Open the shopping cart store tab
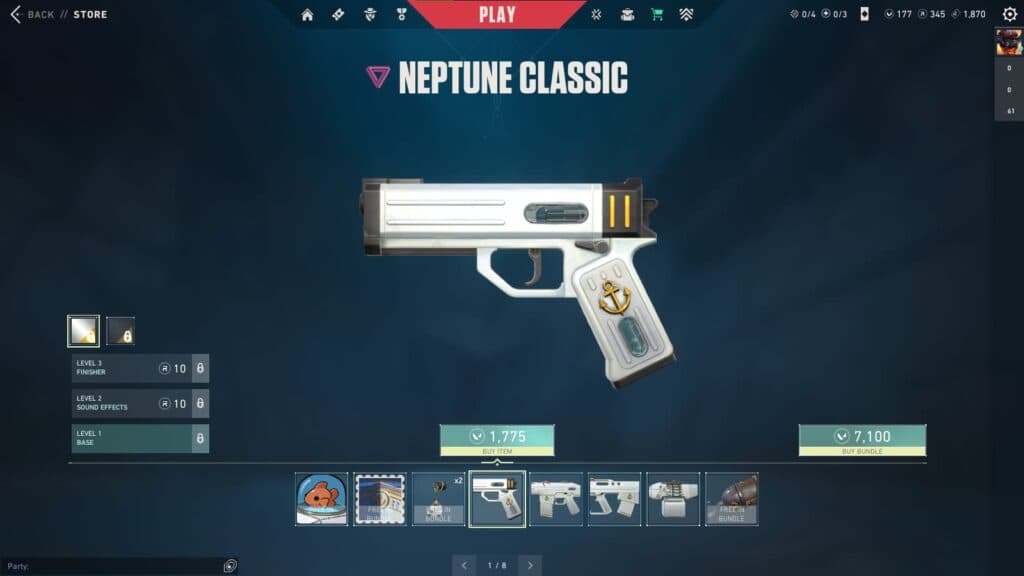 (x=657, y=15)
